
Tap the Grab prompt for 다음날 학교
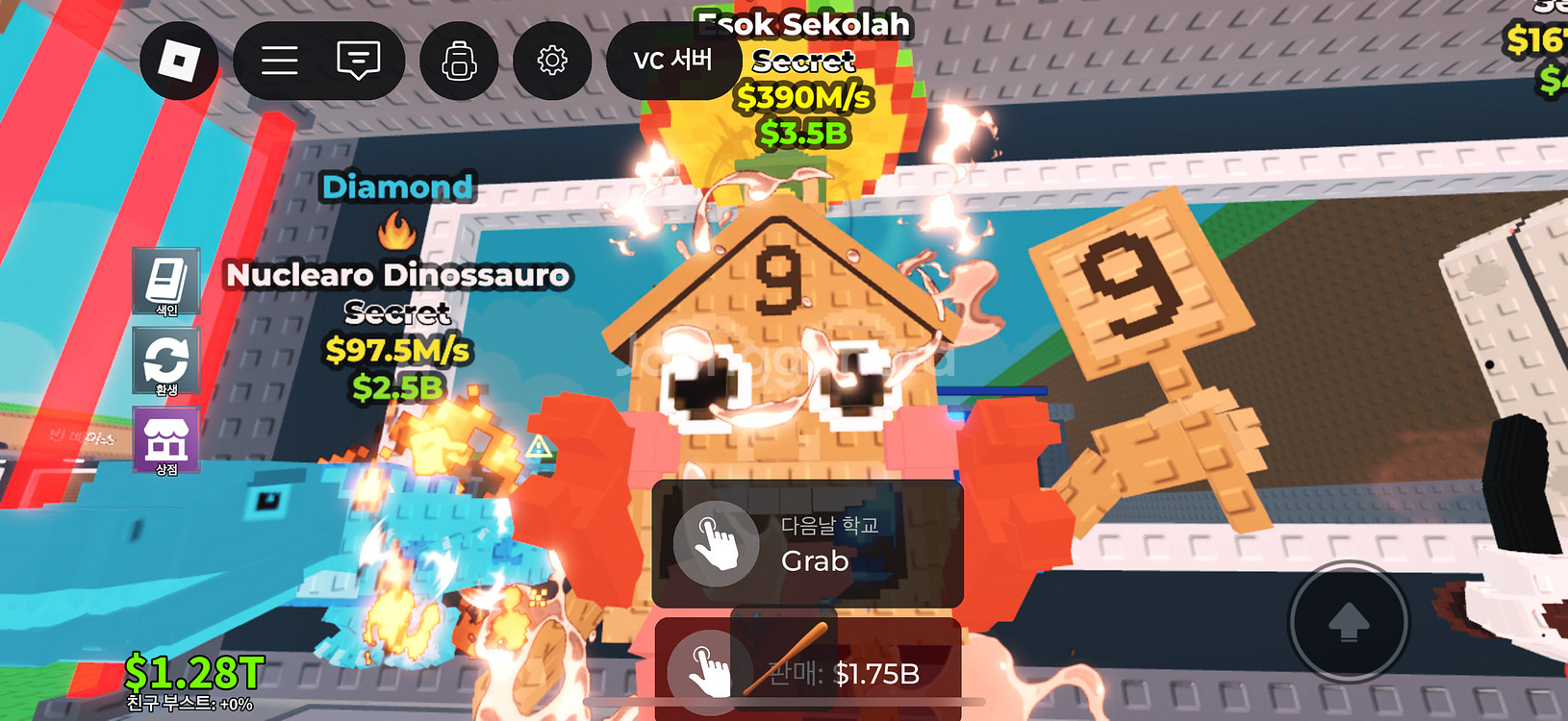pos(807,544)
